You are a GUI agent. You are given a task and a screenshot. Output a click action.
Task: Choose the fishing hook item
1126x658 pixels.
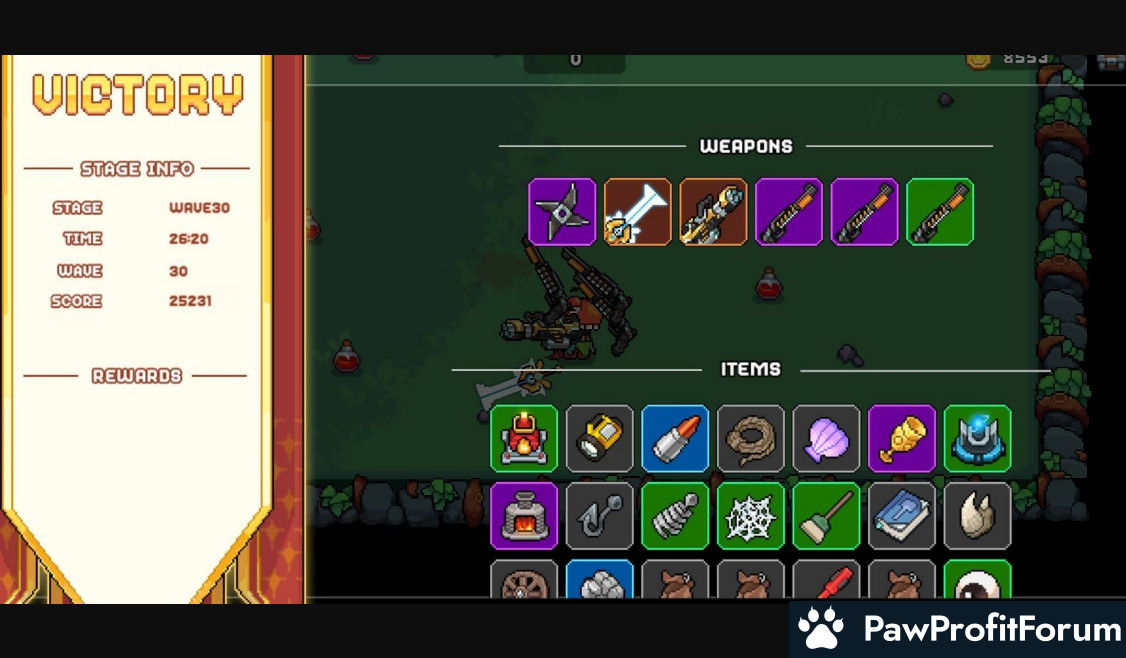(600, 516)
